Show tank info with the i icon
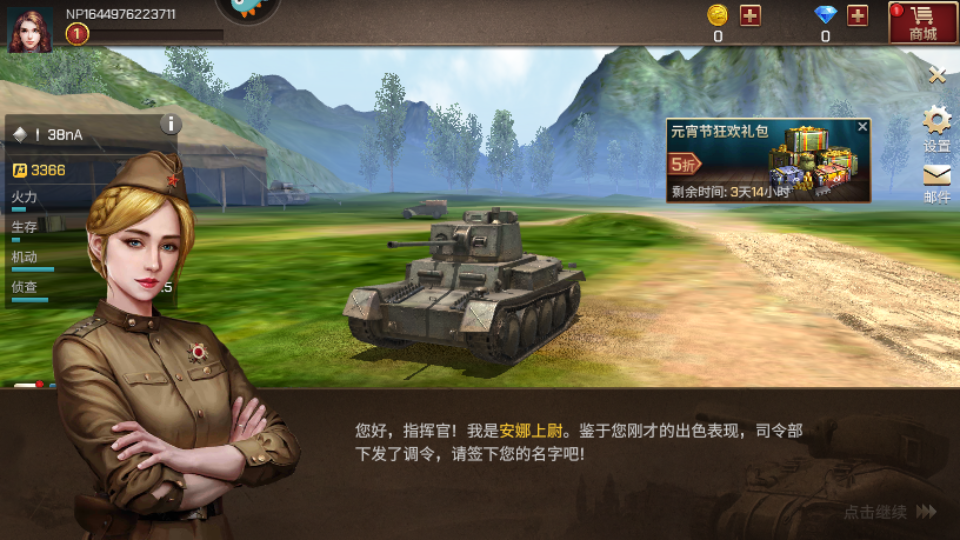 point(171,124)
